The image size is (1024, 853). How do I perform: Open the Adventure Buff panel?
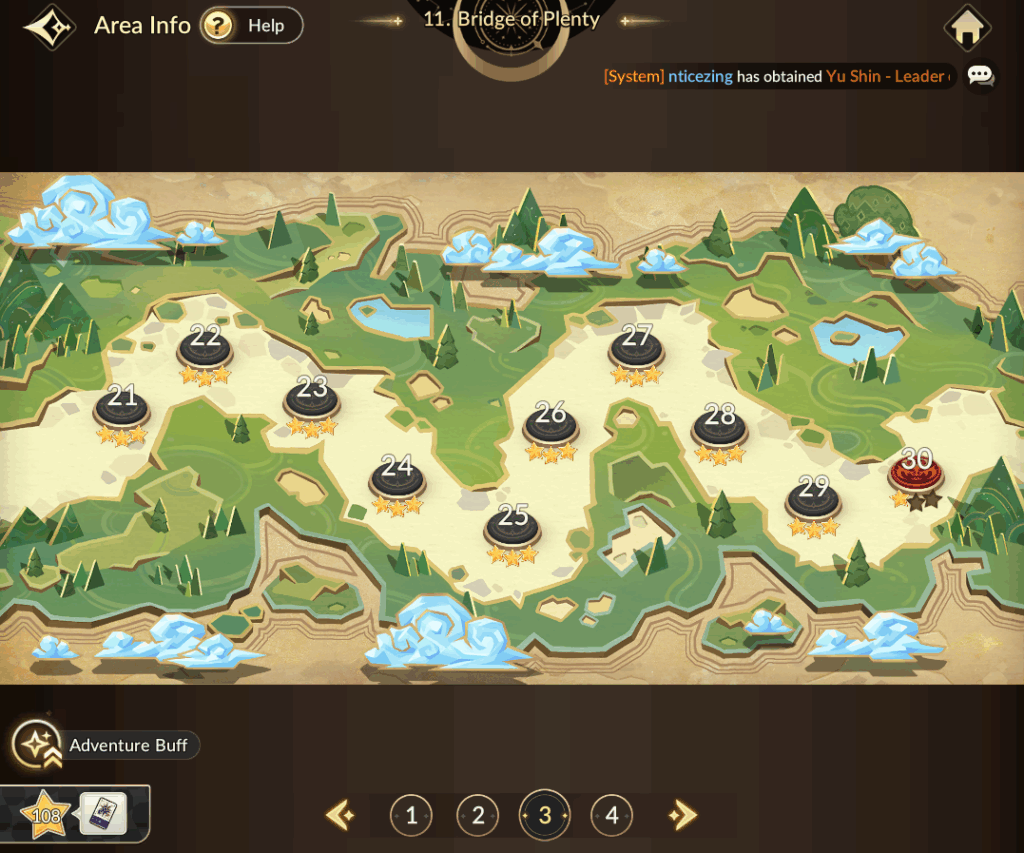[x=106, y=745]
